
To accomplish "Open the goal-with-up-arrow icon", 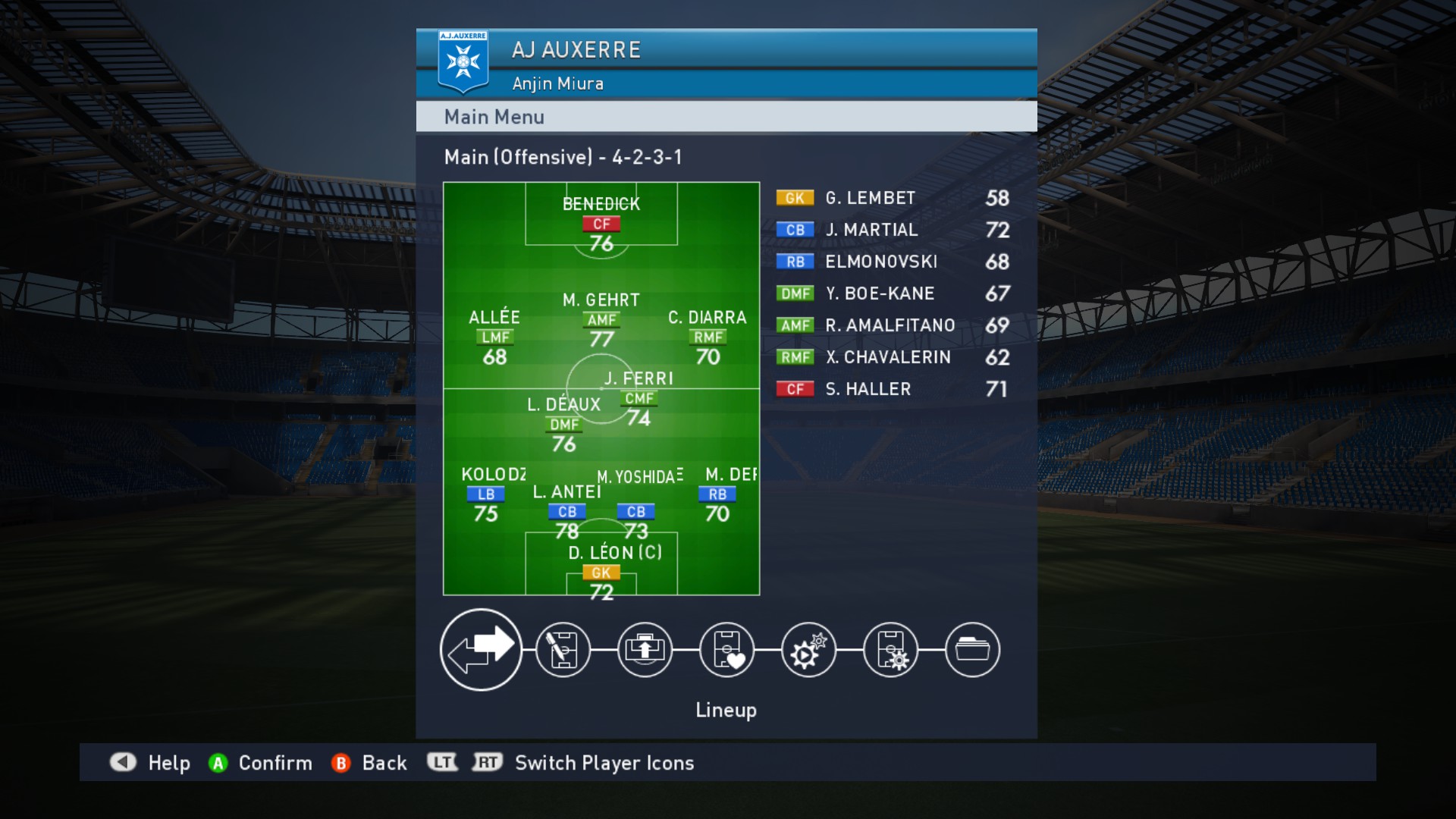I will point(645,650).
